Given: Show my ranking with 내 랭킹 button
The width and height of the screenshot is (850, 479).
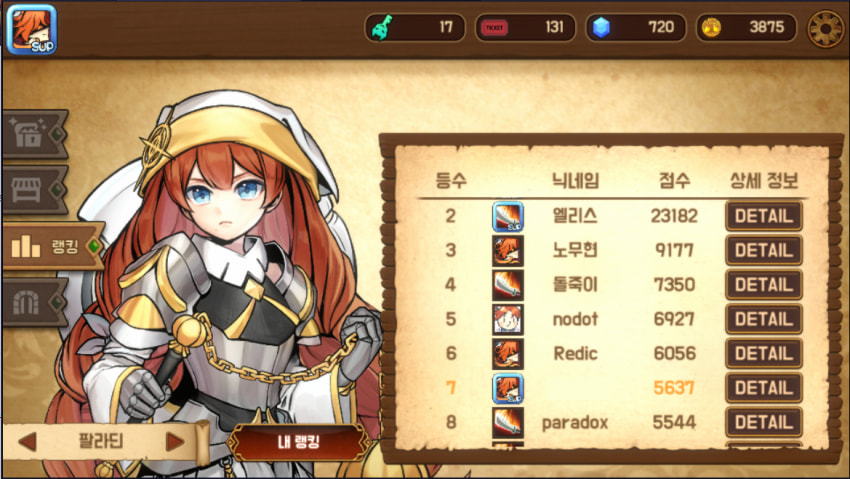Looking at the screenshot, I should pyautogui.click(x=293, y=443).
